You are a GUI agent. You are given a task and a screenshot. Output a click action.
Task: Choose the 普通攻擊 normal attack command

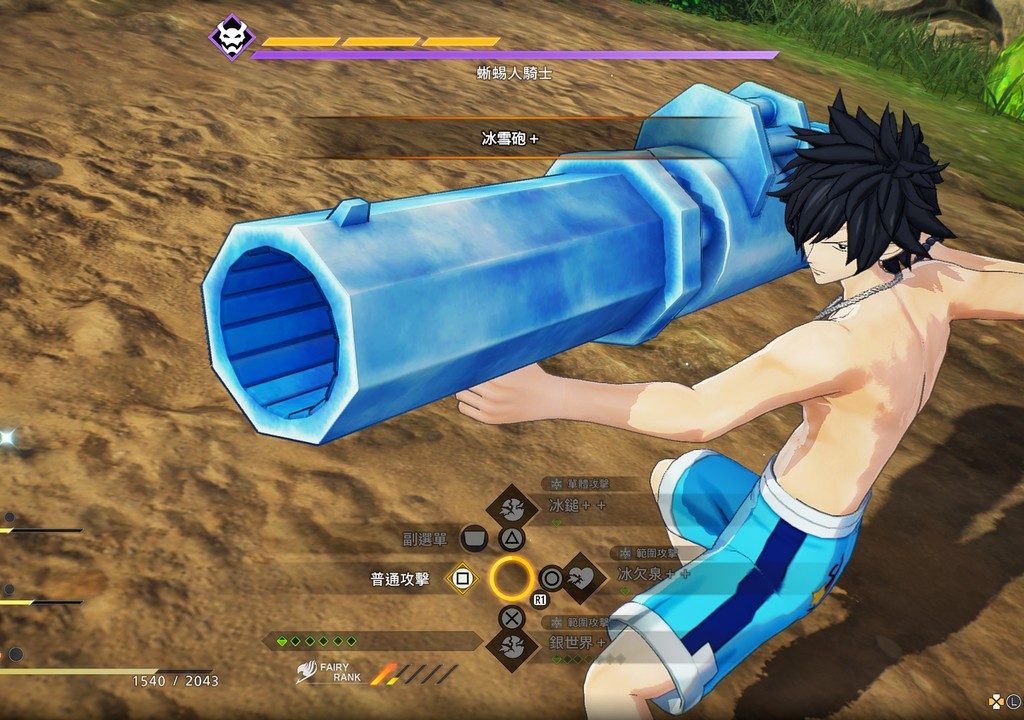tap(461, 578)
